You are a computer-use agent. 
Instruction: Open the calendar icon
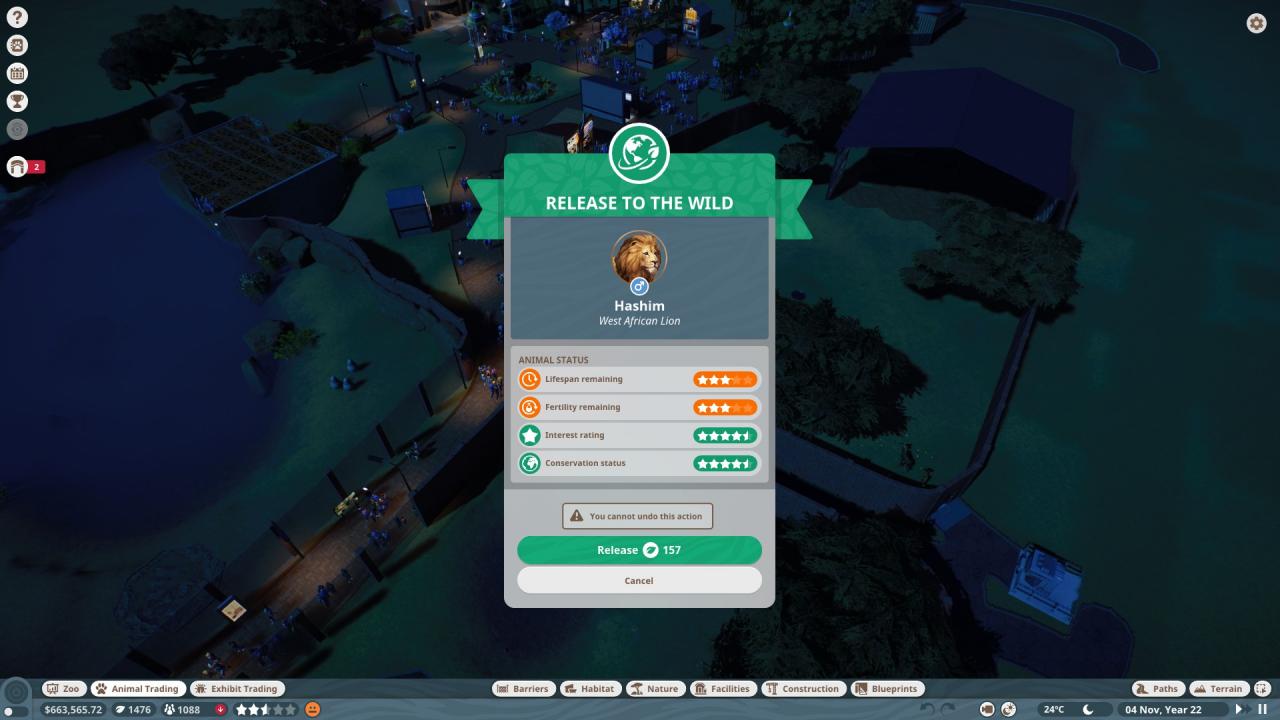(x=17, y=73)
